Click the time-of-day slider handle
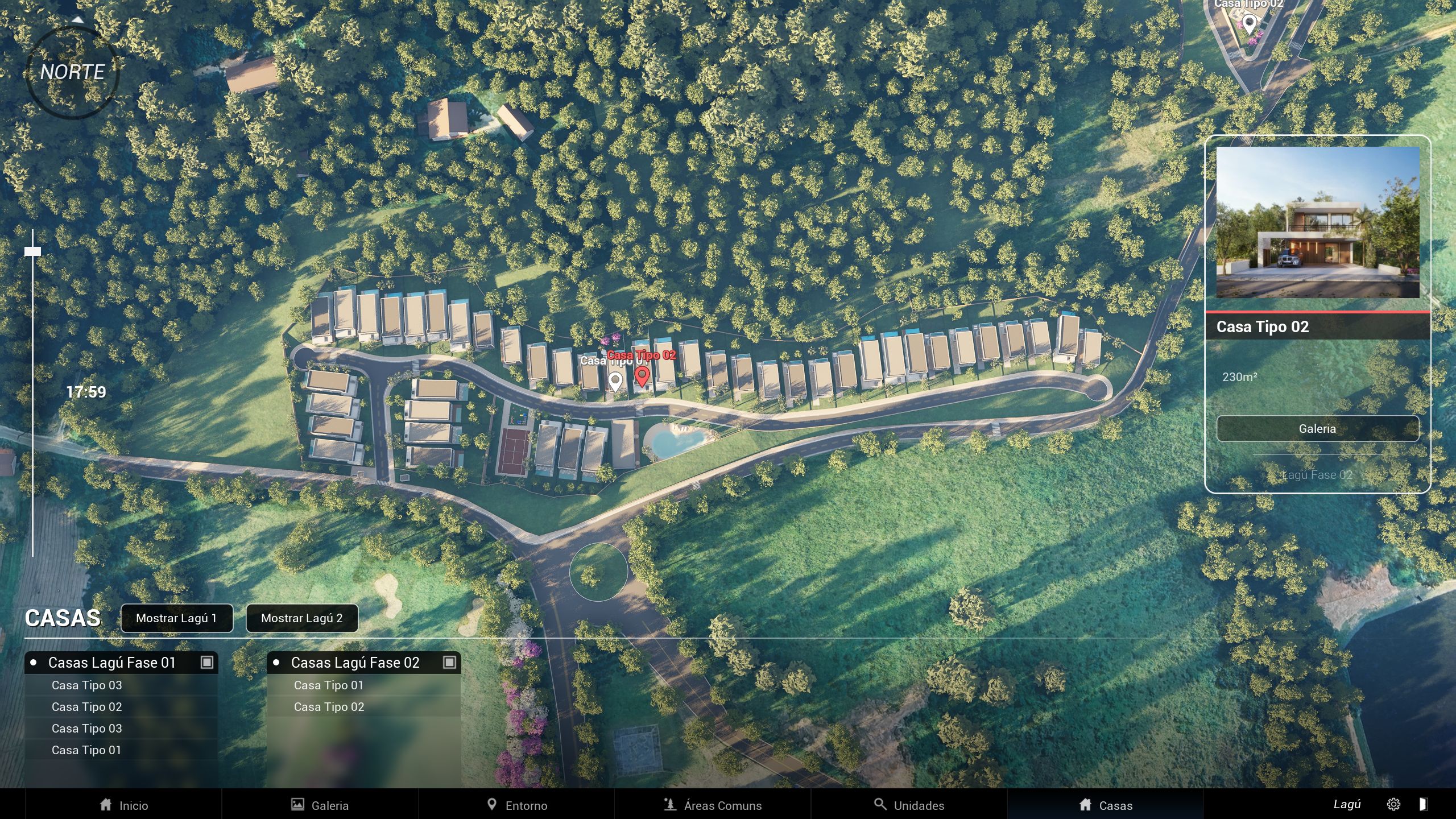The width and height of the screenshot is (1456, 819). click(32, 251)
